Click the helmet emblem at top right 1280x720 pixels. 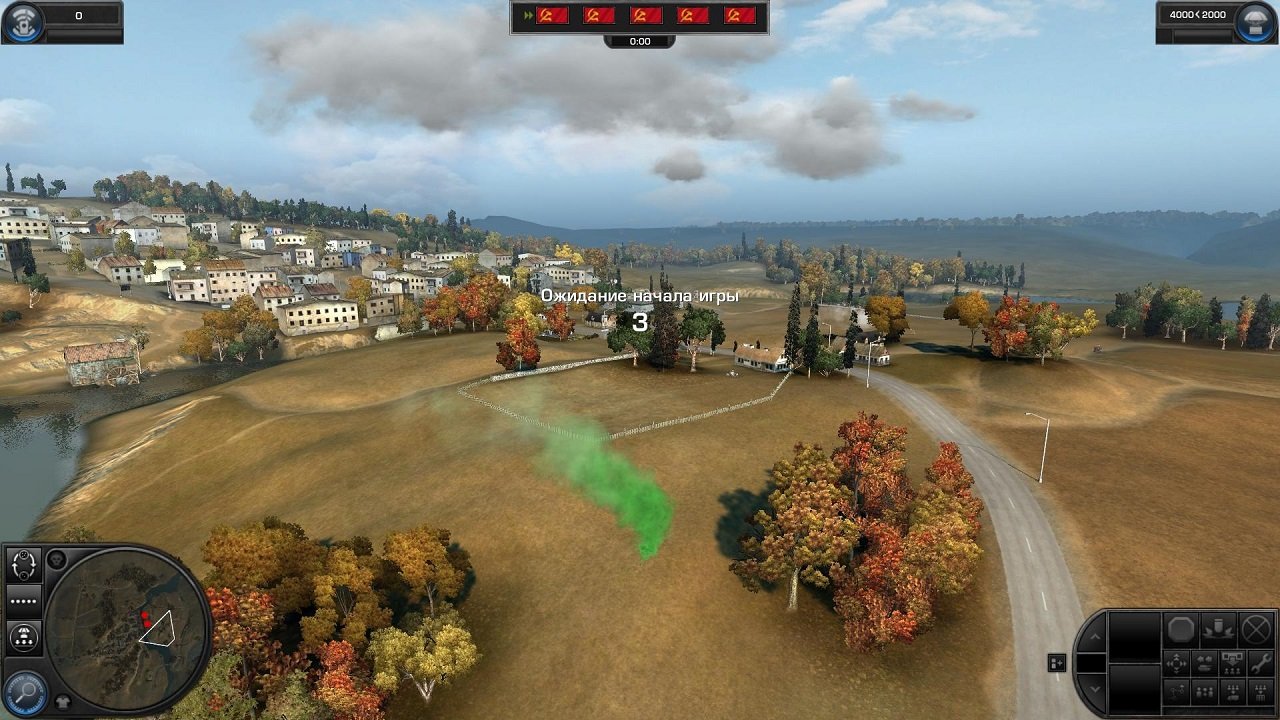[x=1254, y=22]
